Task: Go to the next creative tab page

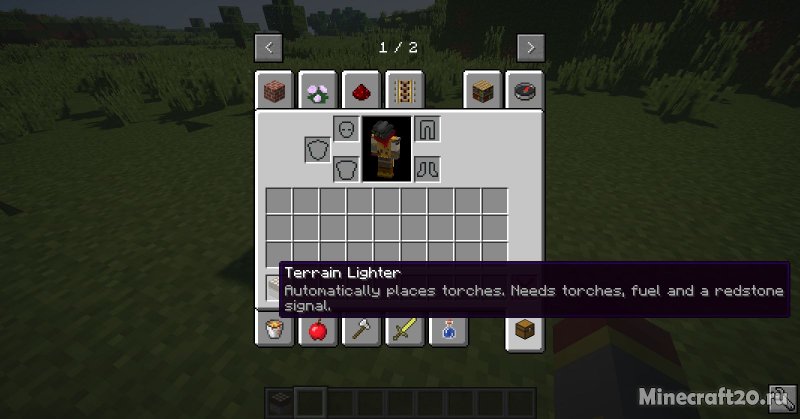Action: pyautogui.click(x=531, y=47)
